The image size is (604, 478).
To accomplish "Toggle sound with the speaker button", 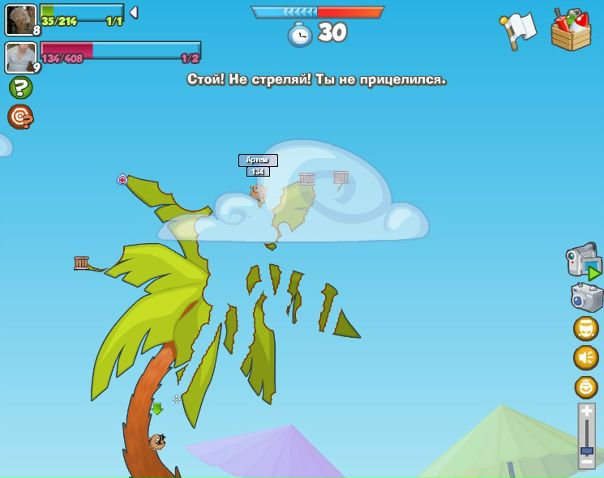I will coord(586,357).
